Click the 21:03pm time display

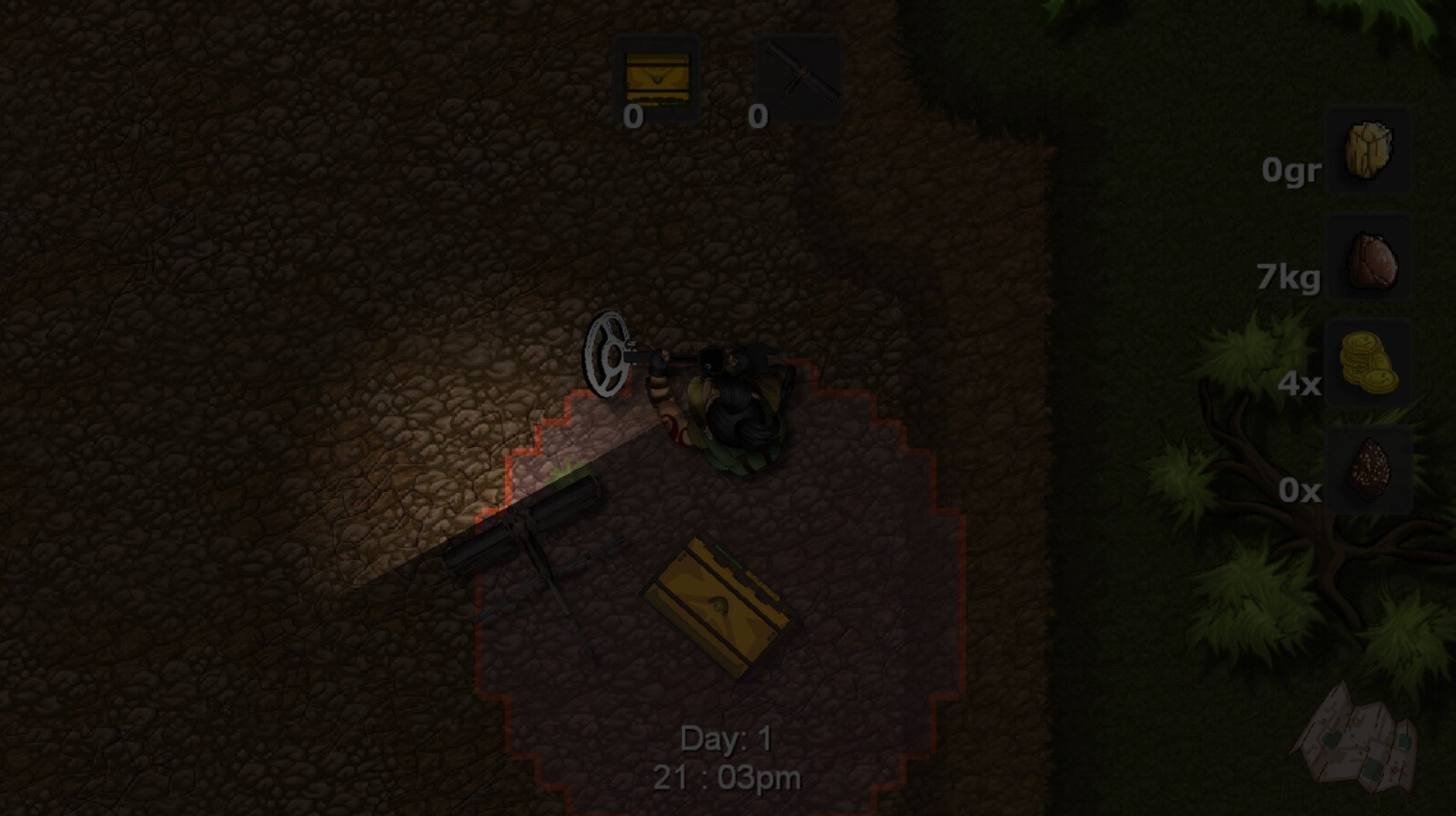point(726,776)
